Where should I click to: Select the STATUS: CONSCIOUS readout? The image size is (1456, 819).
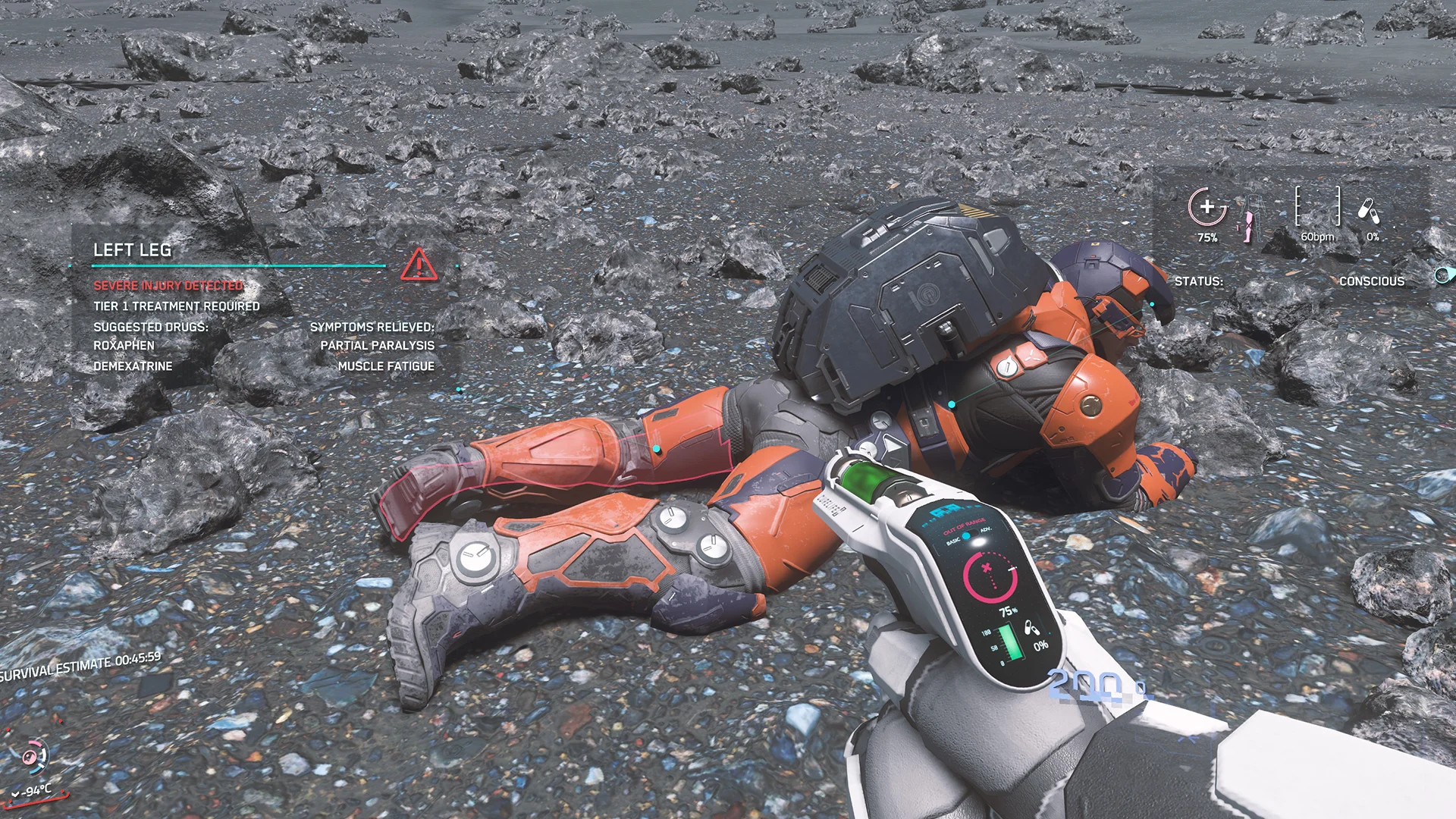click(x=1289, y=281)
